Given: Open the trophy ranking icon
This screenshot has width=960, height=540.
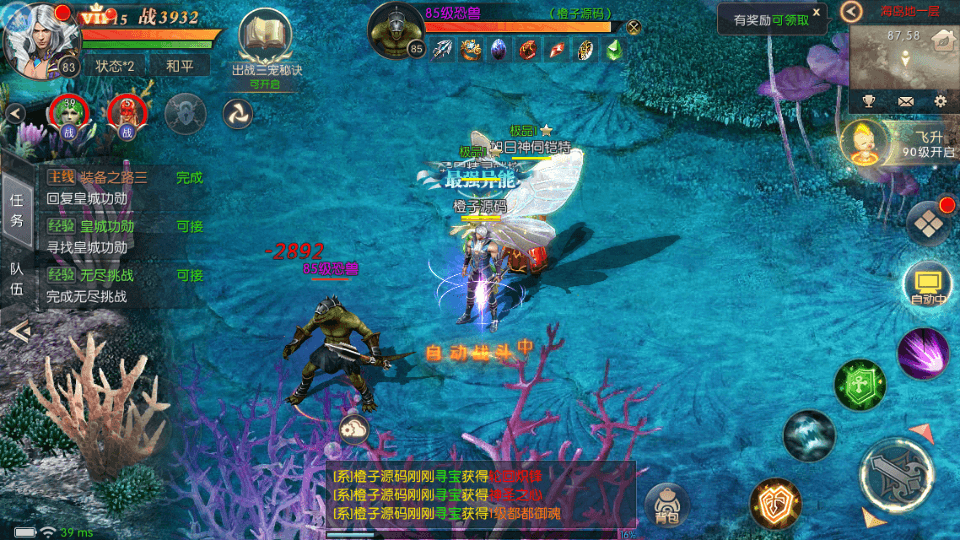Looking at the screenshot, I should 869,101.
